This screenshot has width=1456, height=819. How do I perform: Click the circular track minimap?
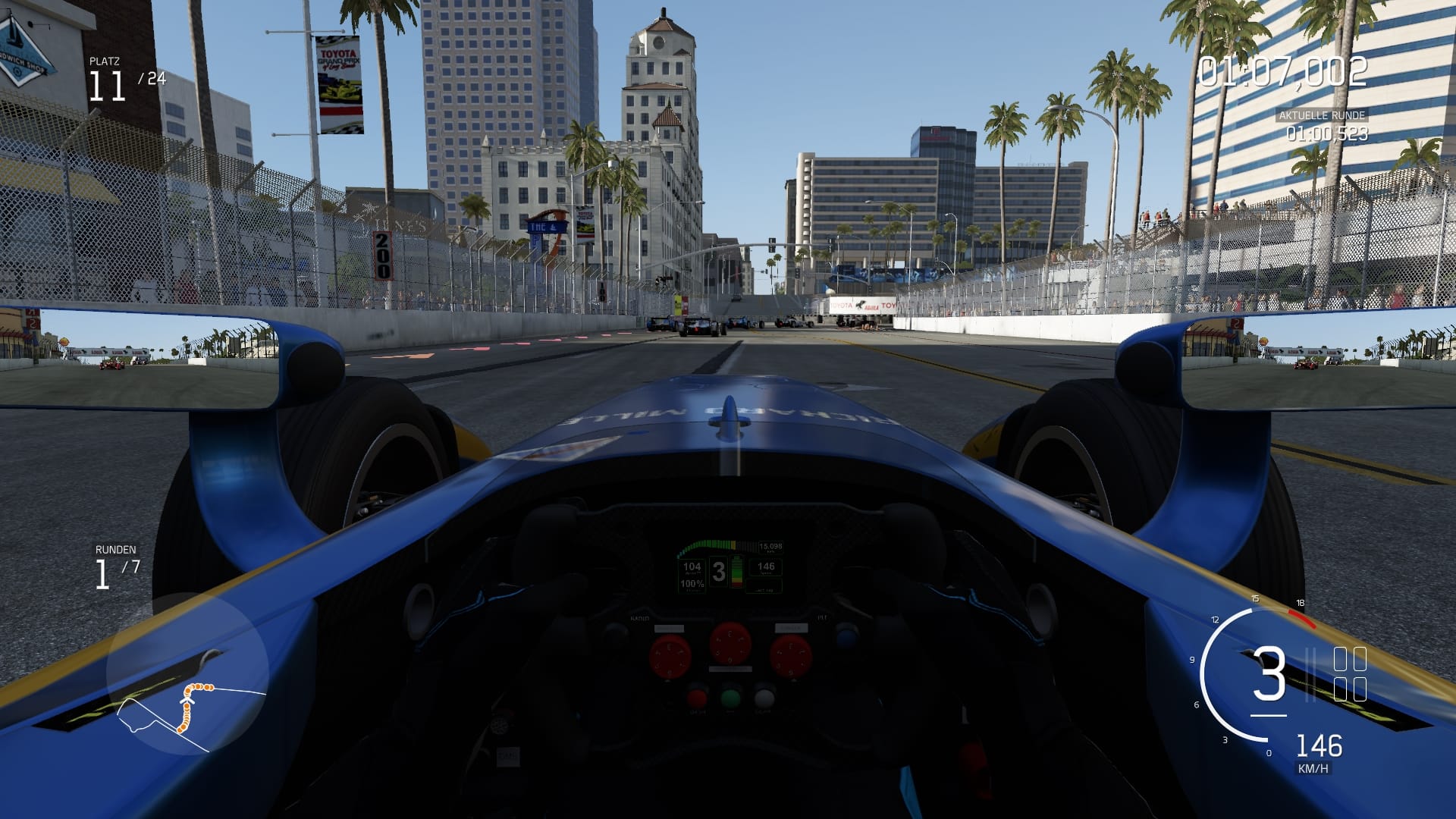pyautogui.click(x=187, y=674)
